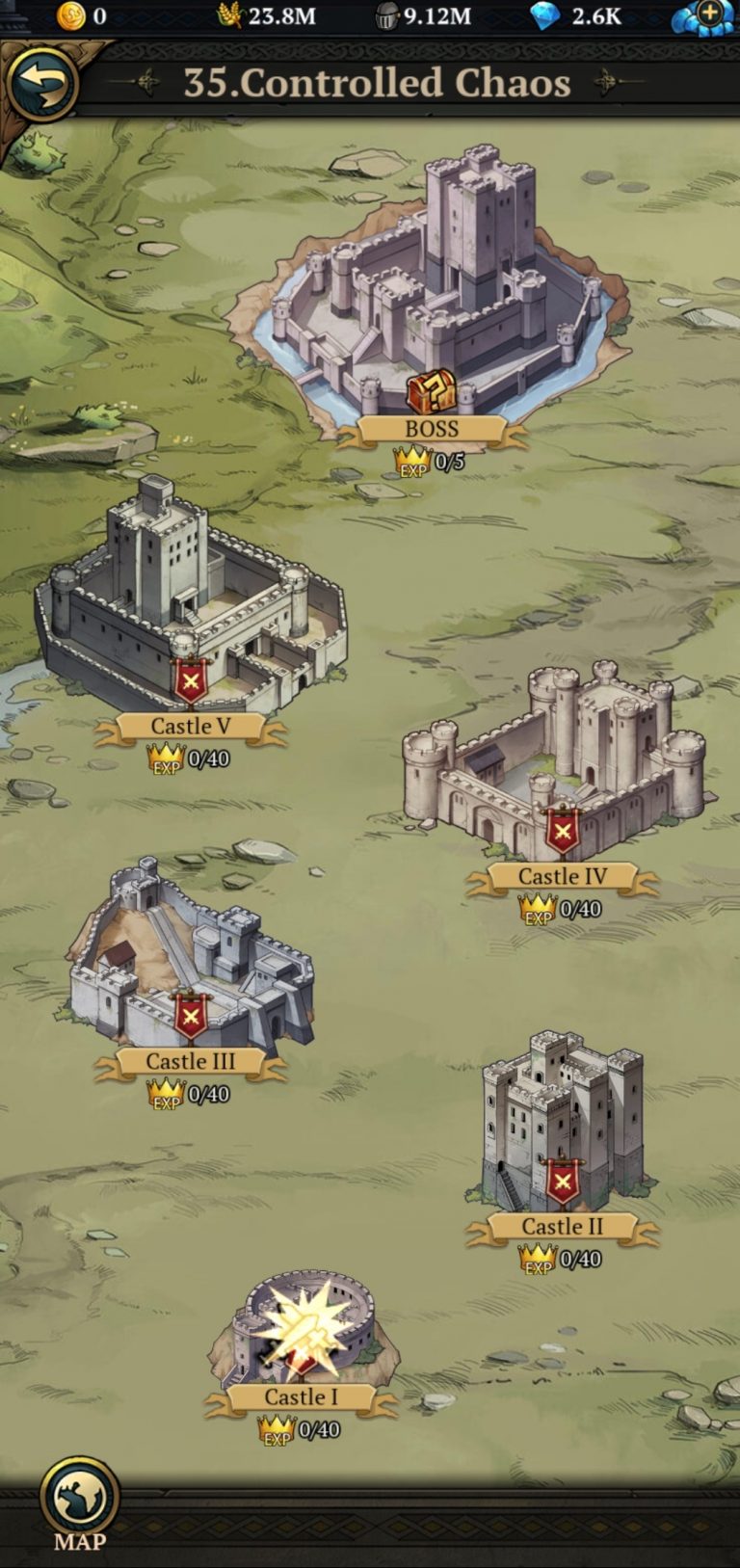Go back using the arrow button
Image resolution: width=740 pixels, height=1568 pixels.
(x=41, y=84)
